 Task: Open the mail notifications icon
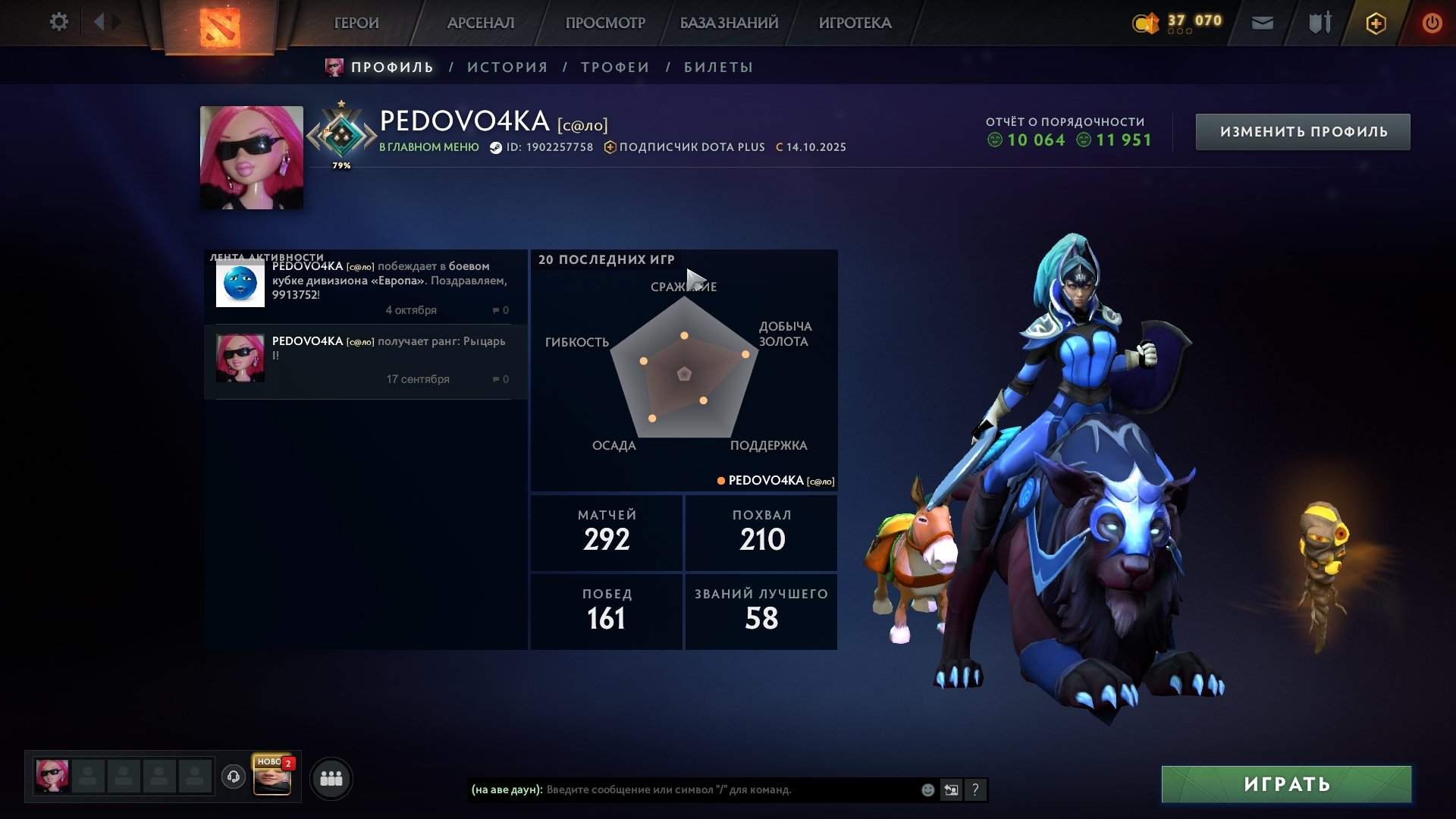1263,23
